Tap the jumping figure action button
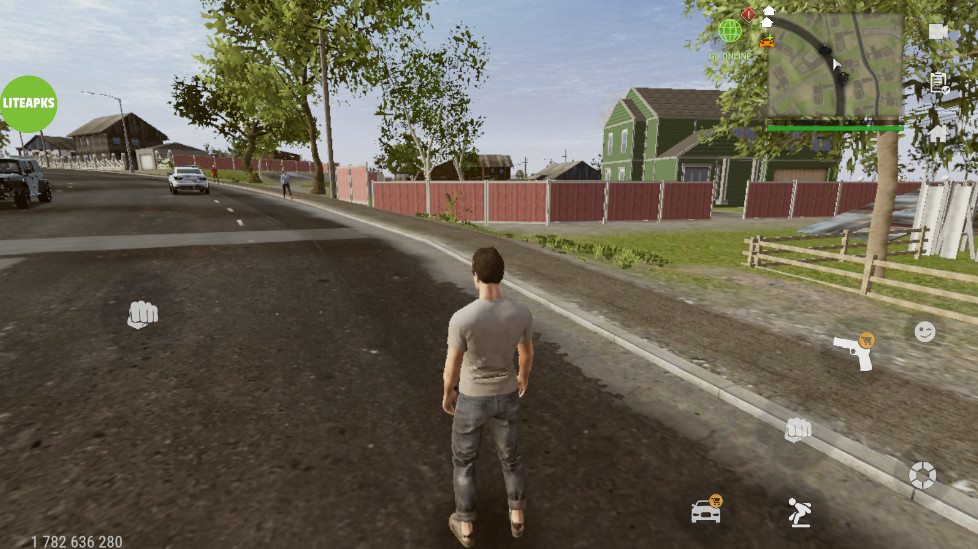Screen dimensions: 978x549 pyautogui.click(x=798, y=512)
